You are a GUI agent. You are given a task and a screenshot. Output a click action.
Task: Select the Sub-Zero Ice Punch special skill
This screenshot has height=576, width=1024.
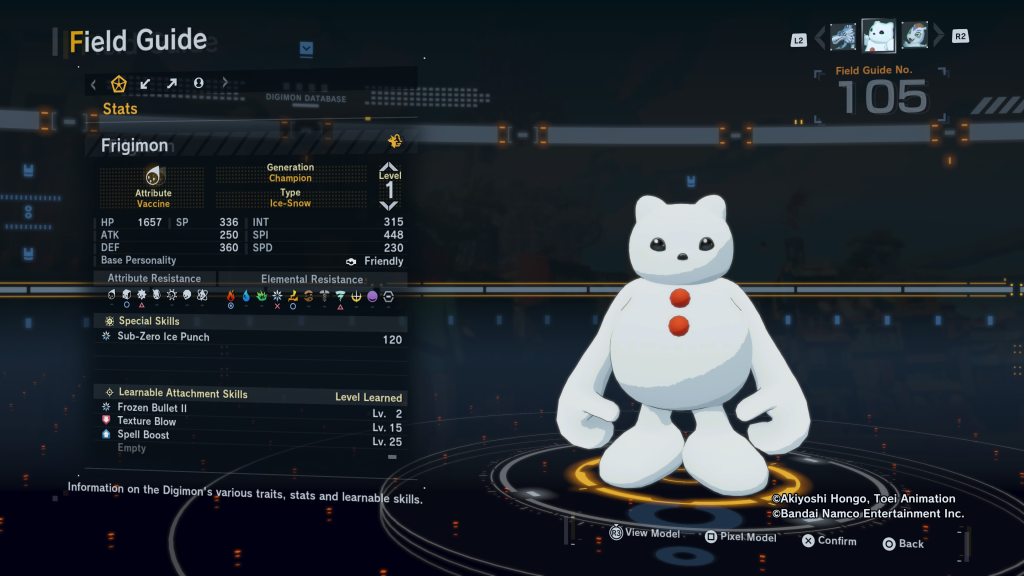click(x=163, y=338)
